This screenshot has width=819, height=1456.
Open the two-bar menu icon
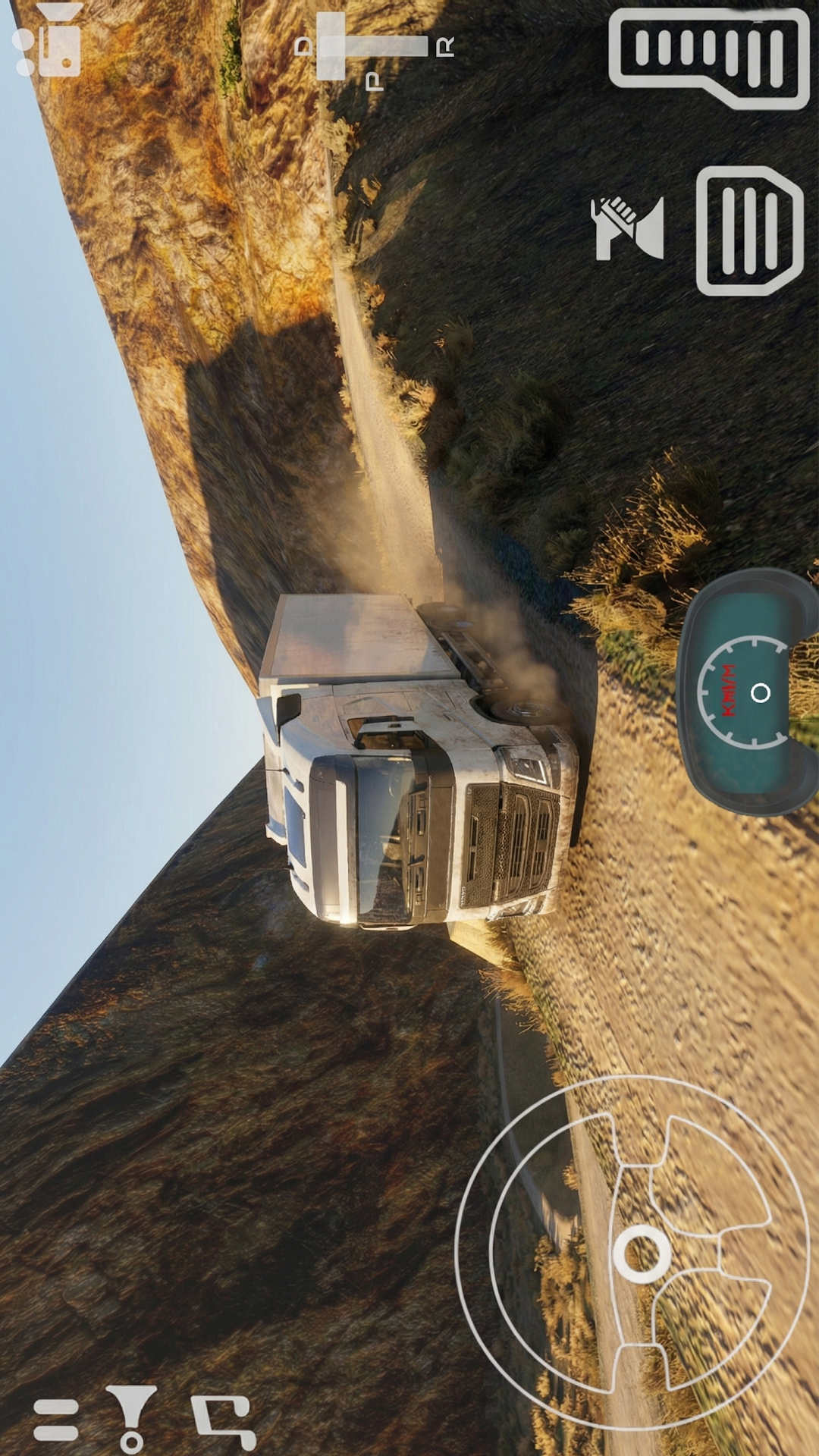coord(56,1419)
